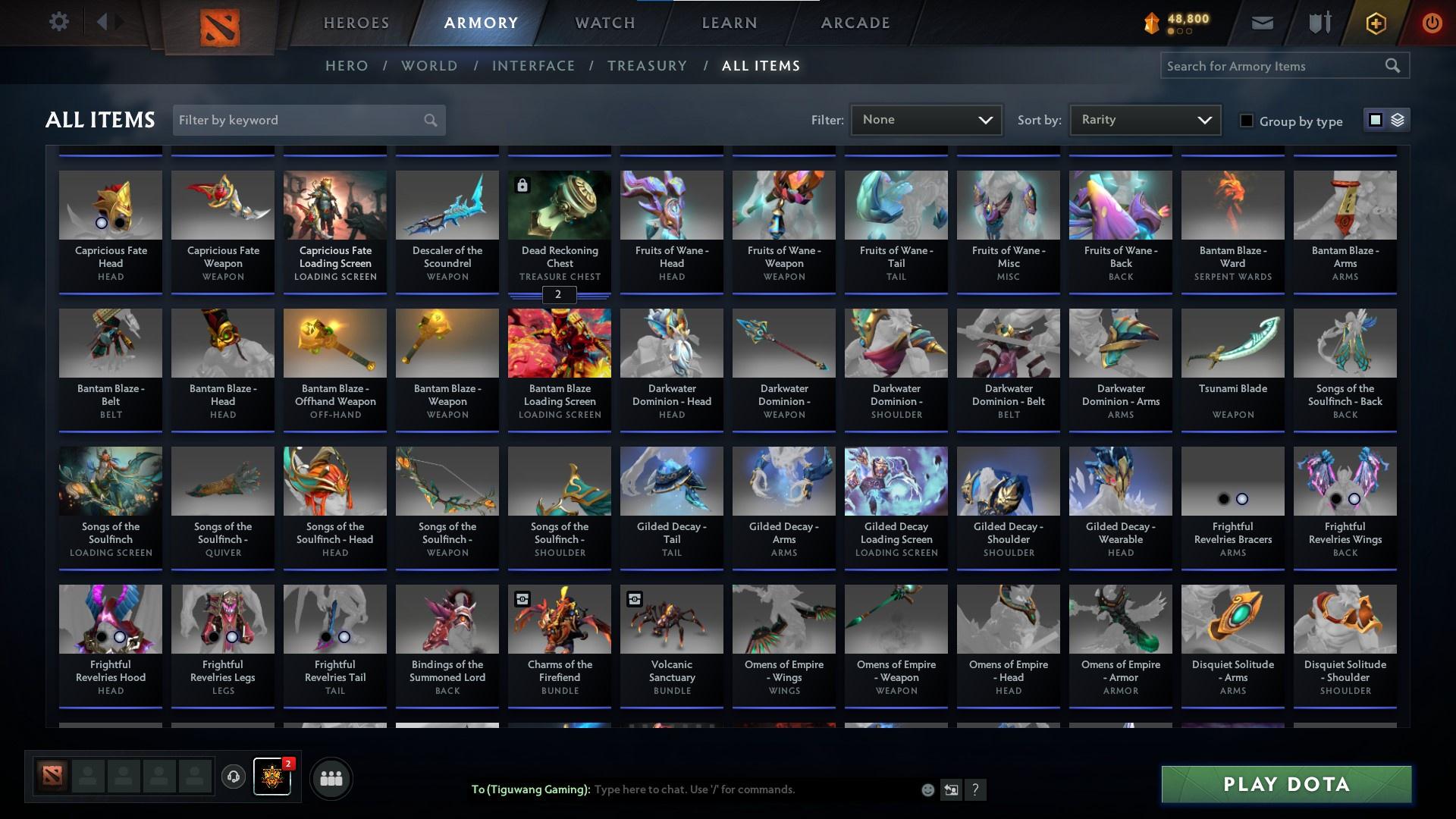The width and height of the screenshot is (1456, 819).
Task: Open the Filter dropdown showing None
Action: [925, 119]
